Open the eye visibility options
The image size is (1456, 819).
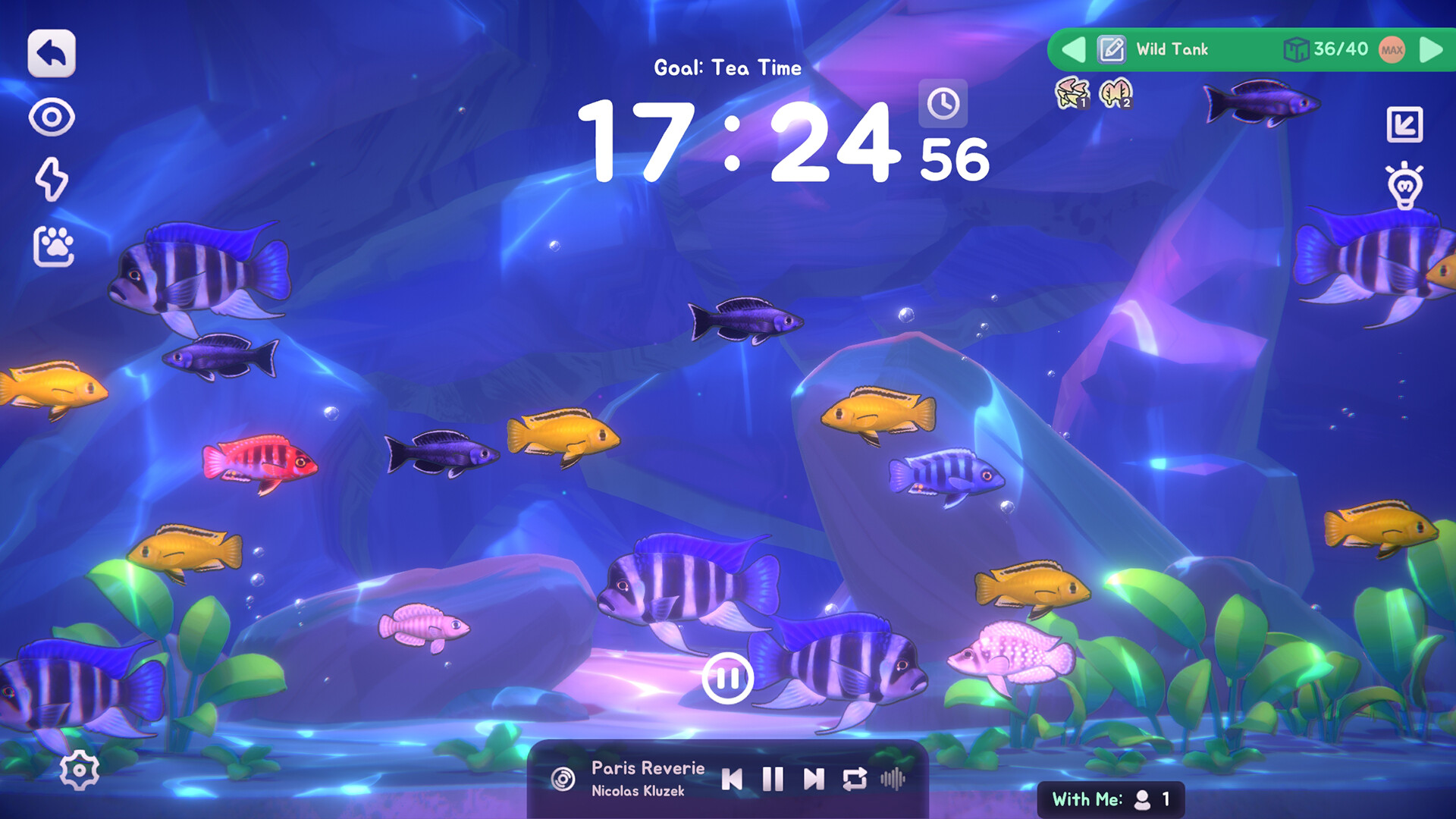[x=51, y=118]
